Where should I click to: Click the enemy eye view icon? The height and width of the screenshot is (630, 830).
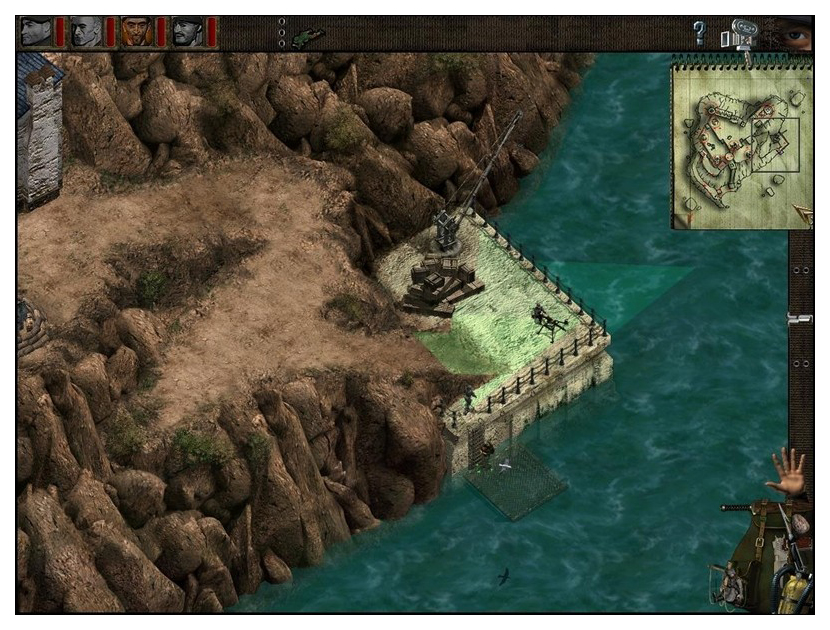pyautogui.click(x=795, y=34)
